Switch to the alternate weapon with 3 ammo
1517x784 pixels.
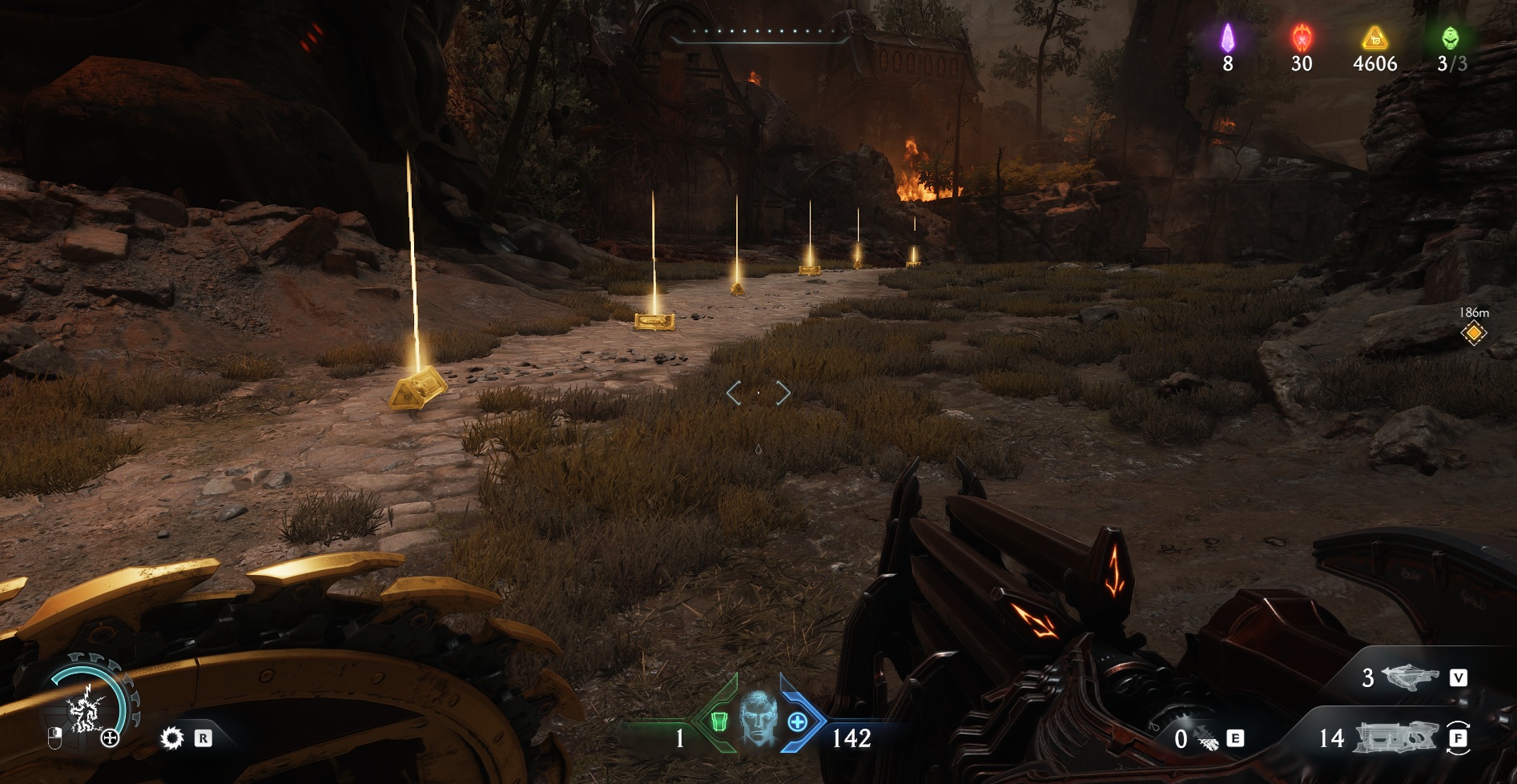[x=1410, y=677]
